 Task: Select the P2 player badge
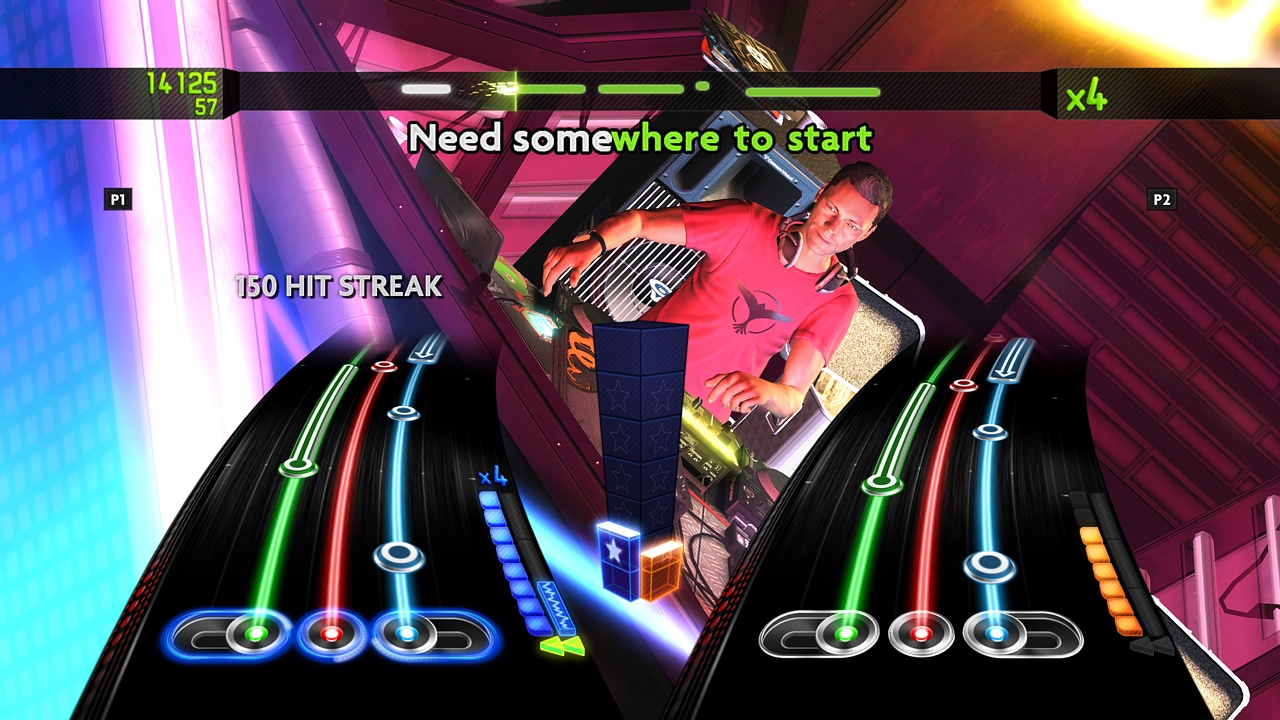point(1163,199)
